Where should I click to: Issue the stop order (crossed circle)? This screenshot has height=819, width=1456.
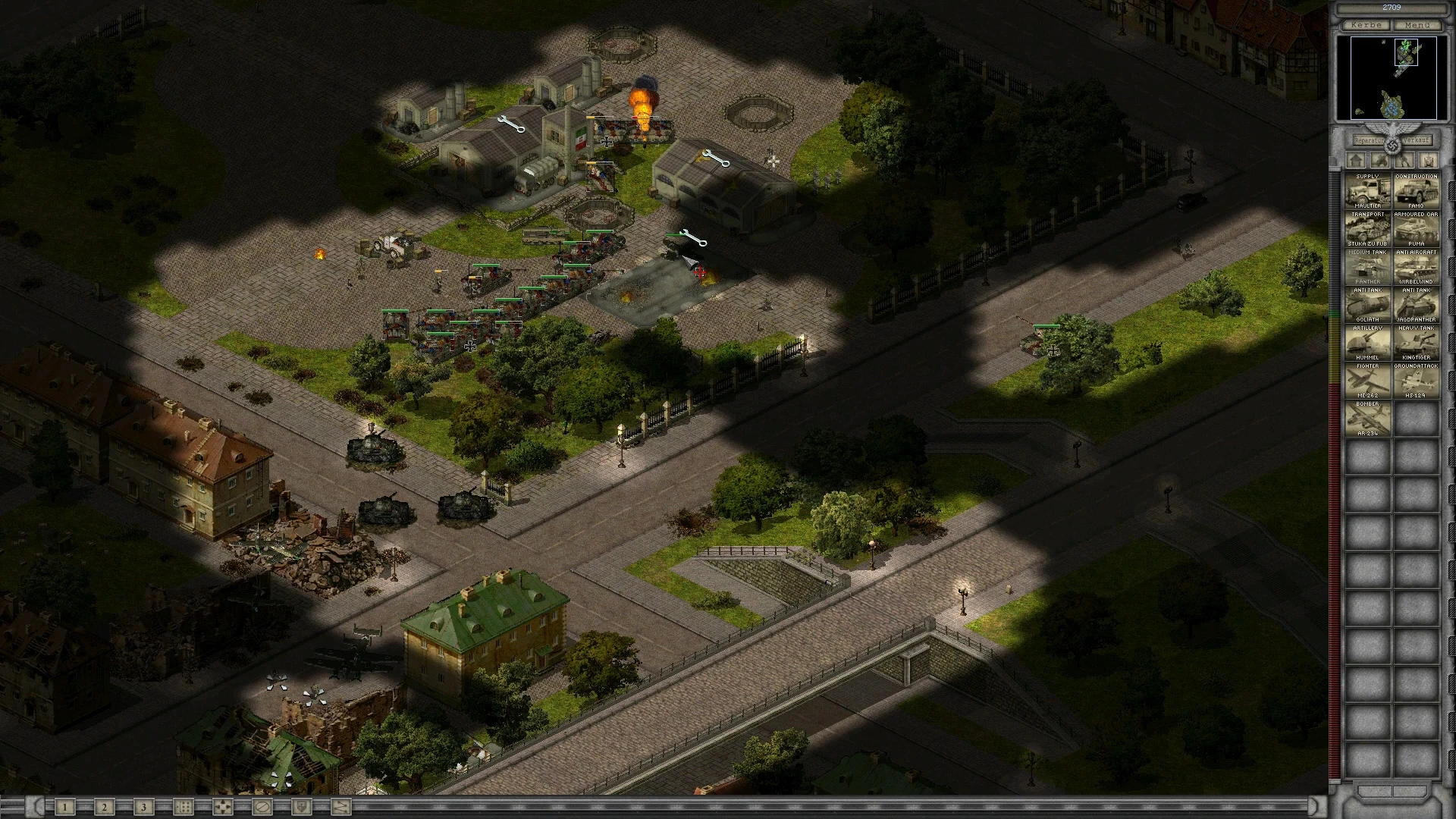[262, 807]
